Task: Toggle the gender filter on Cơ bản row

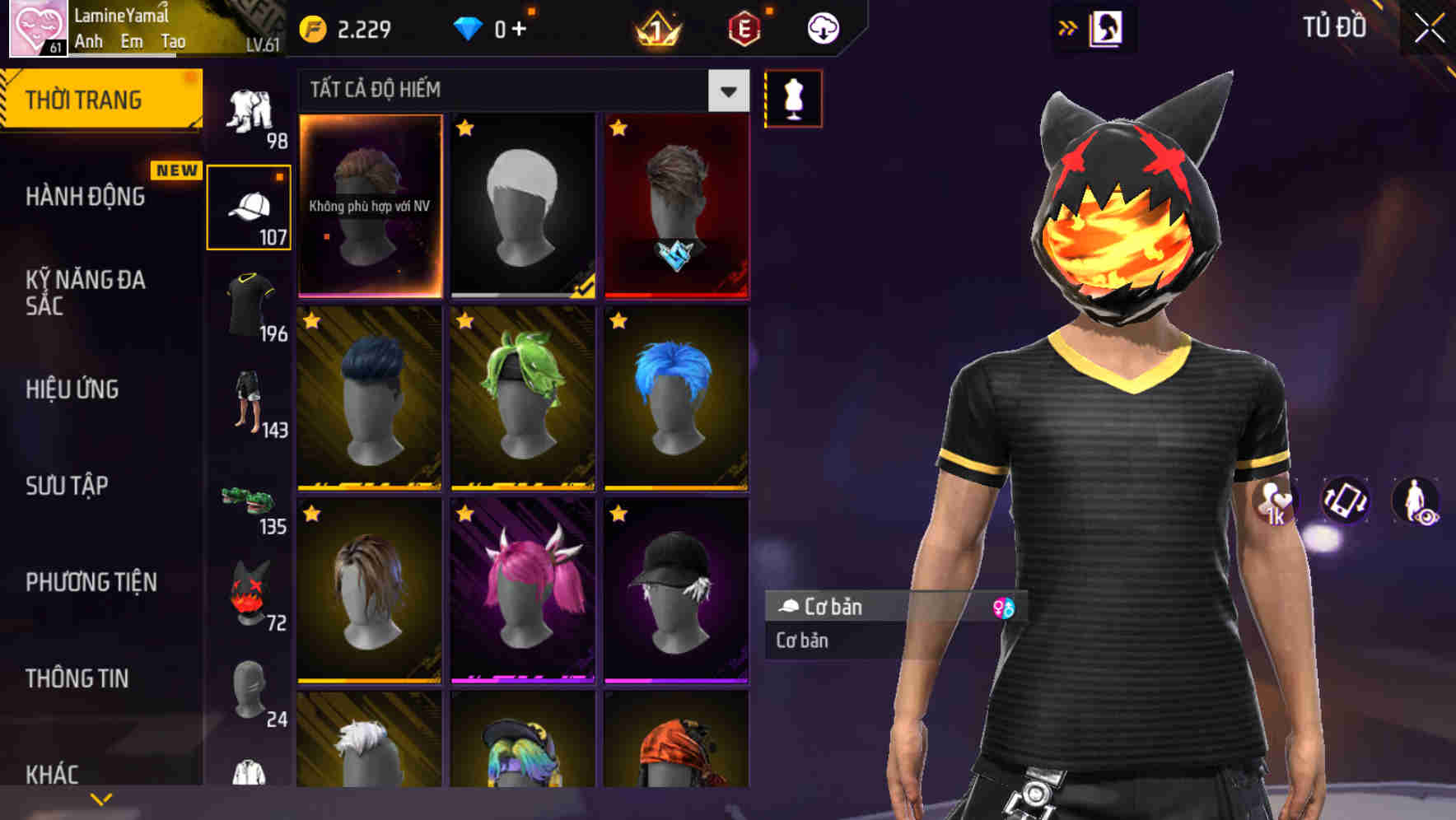Action: (1006, 608)
